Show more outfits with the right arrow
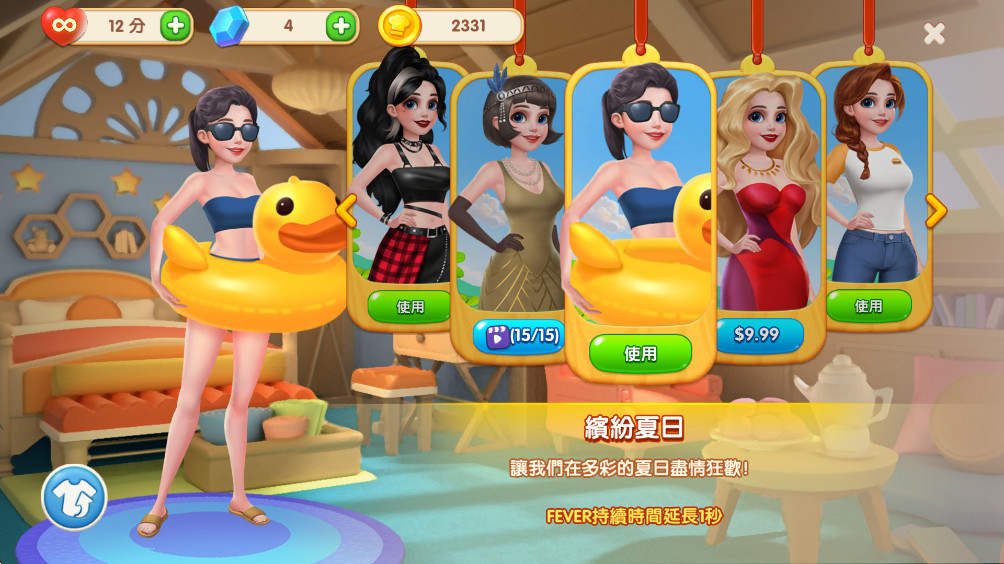Viewport: 1004px width, 564px height. (935, 211)
